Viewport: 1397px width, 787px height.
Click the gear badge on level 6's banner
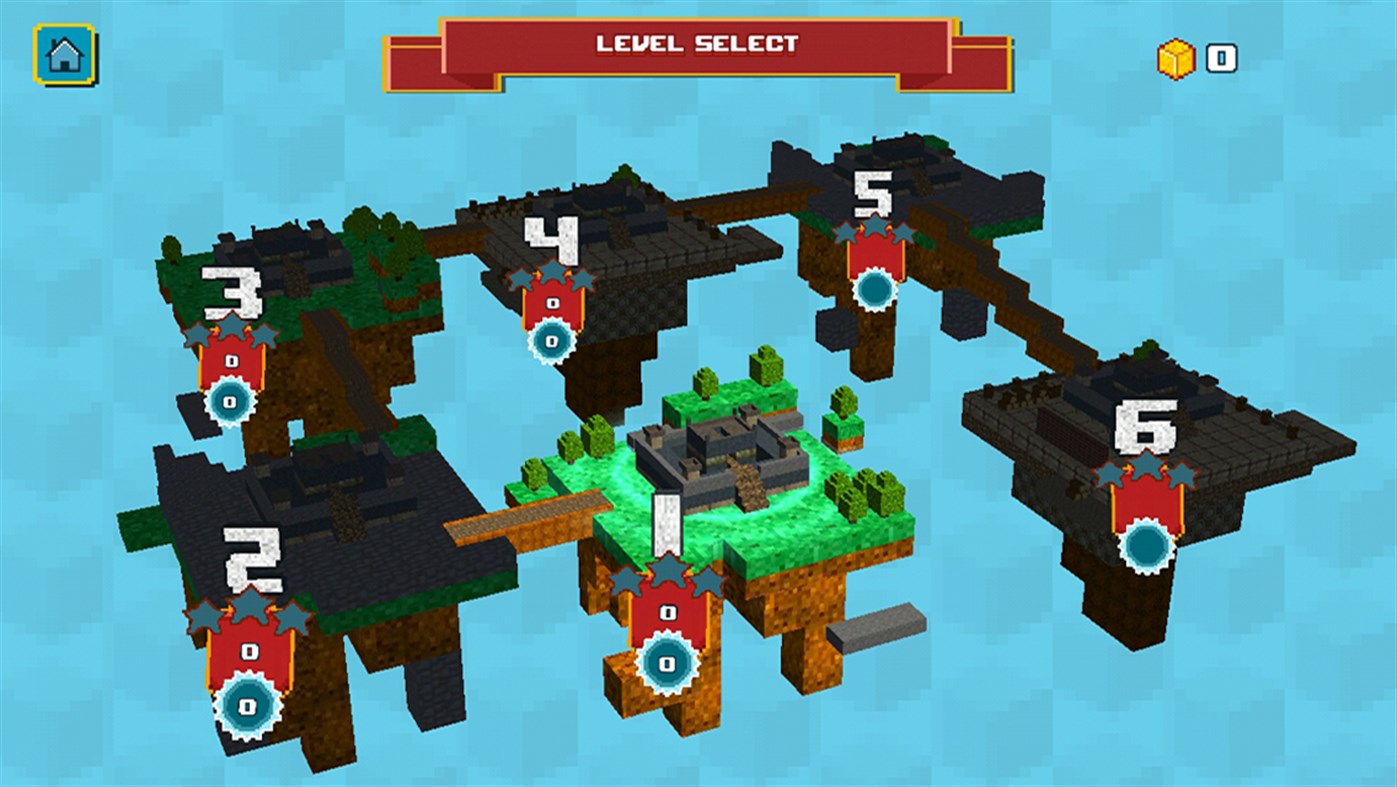point(1148,545)
